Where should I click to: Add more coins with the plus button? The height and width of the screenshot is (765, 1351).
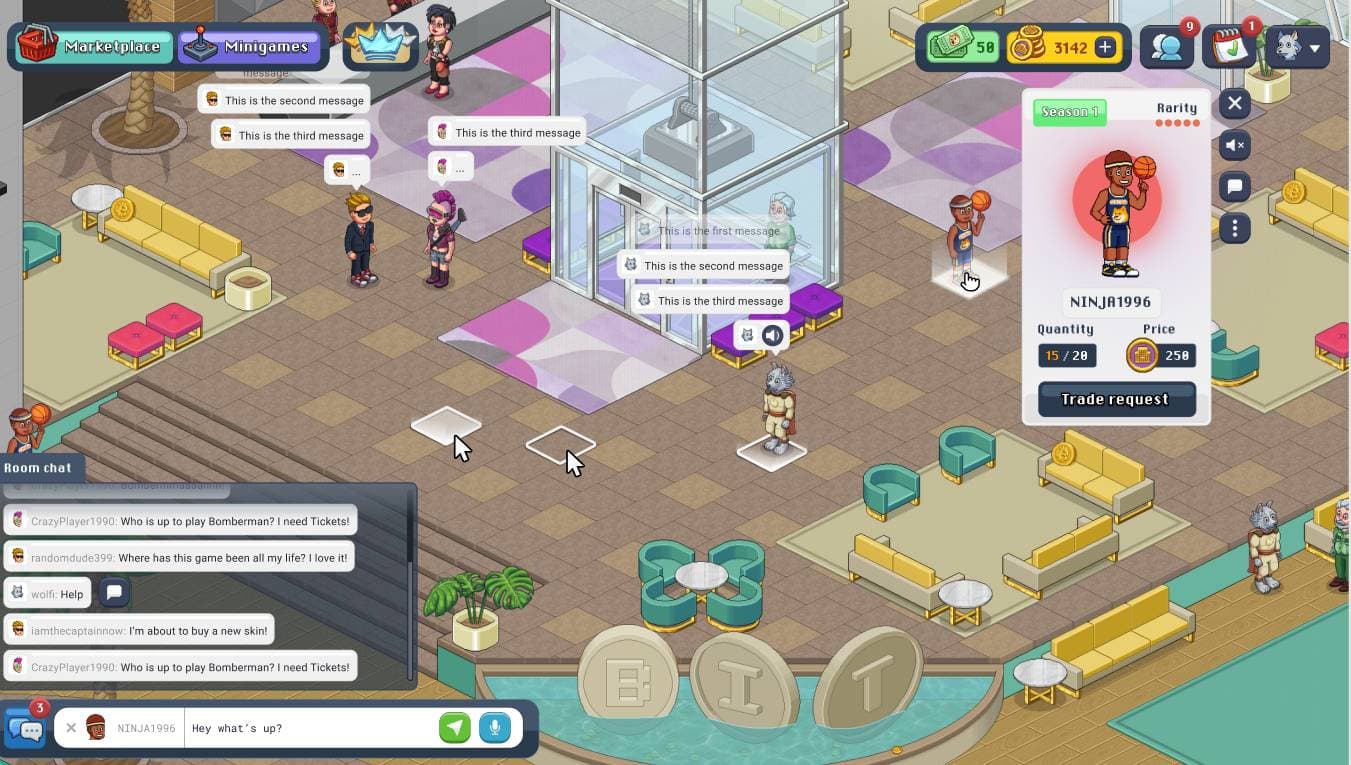pyautogui.click(x=1105, y=47)
